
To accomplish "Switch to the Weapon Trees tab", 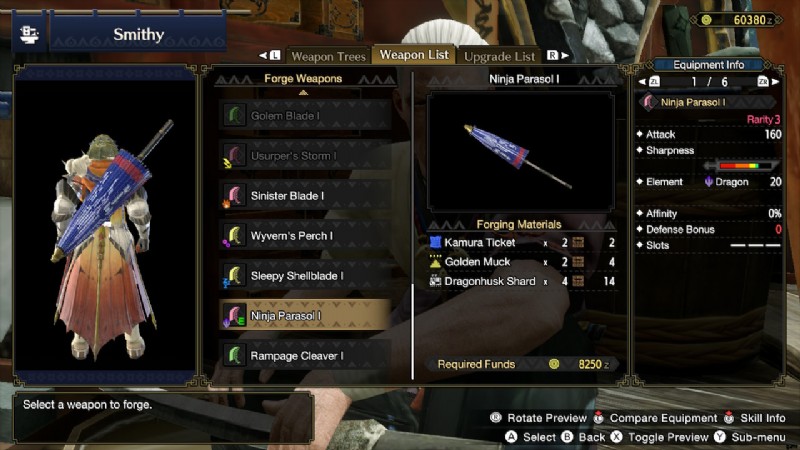I will click(326, 56).
